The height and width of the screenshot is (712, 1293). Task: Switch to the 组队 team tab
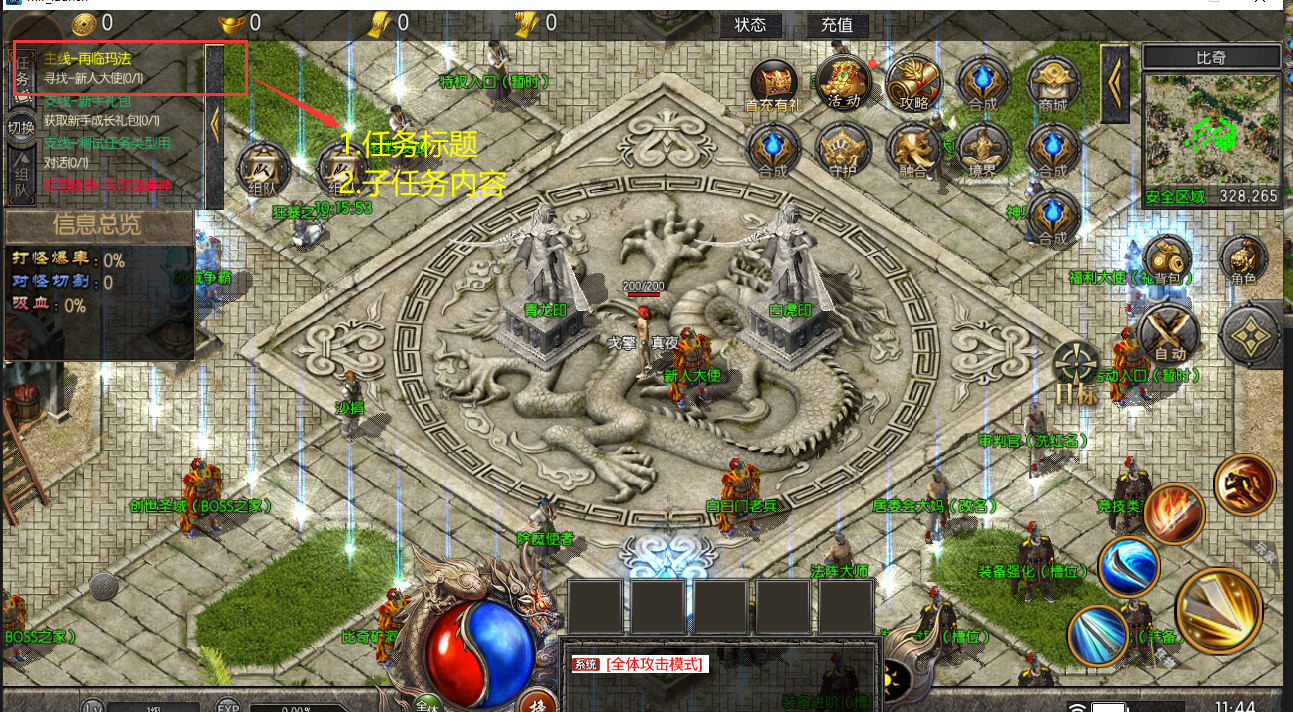click(x=22, y=177)
